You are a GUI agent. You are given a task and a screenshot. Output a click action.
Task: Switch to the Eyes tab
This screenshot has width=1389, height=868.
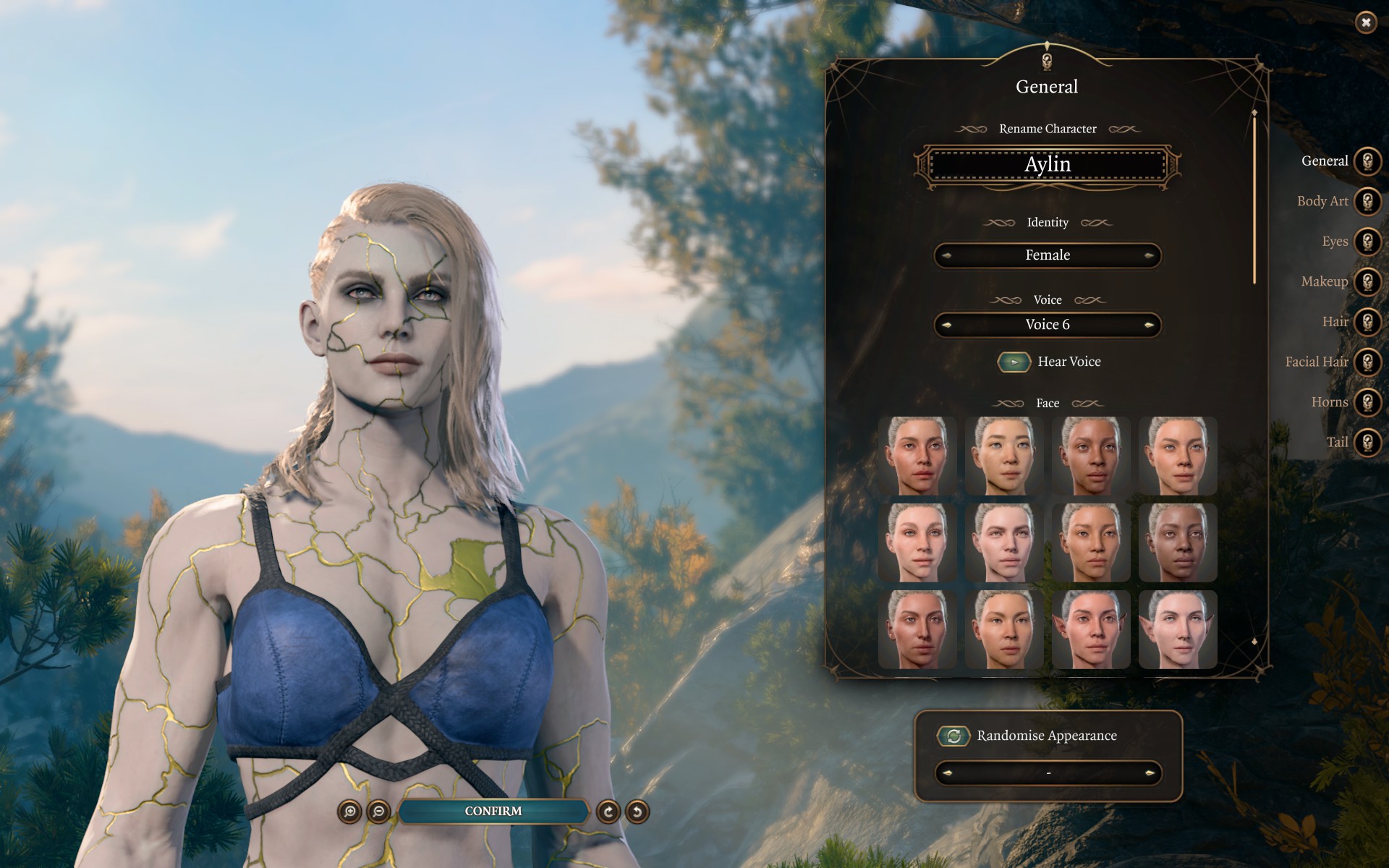1367,242
